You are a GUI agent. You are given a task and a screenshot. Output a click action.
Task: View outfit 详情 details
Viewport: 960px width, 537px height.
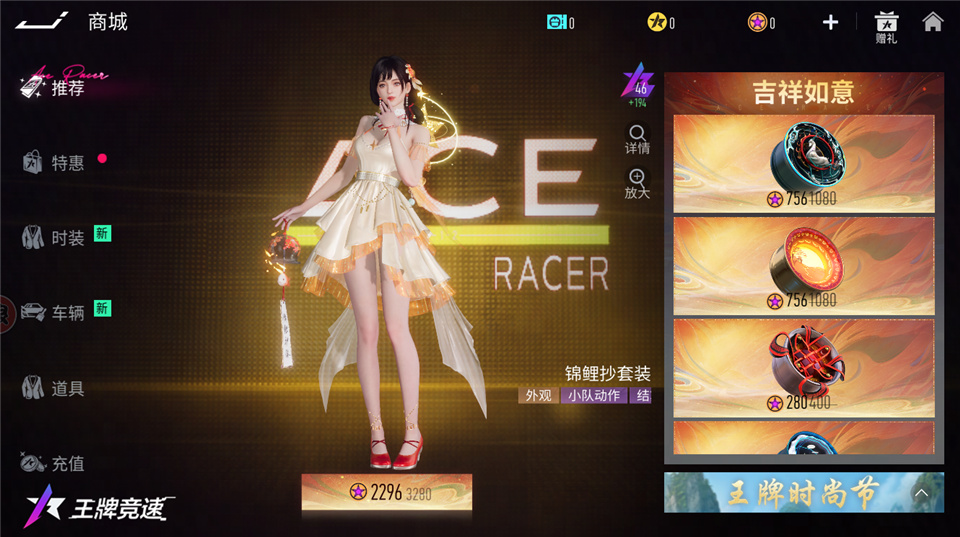click(637, 139)
